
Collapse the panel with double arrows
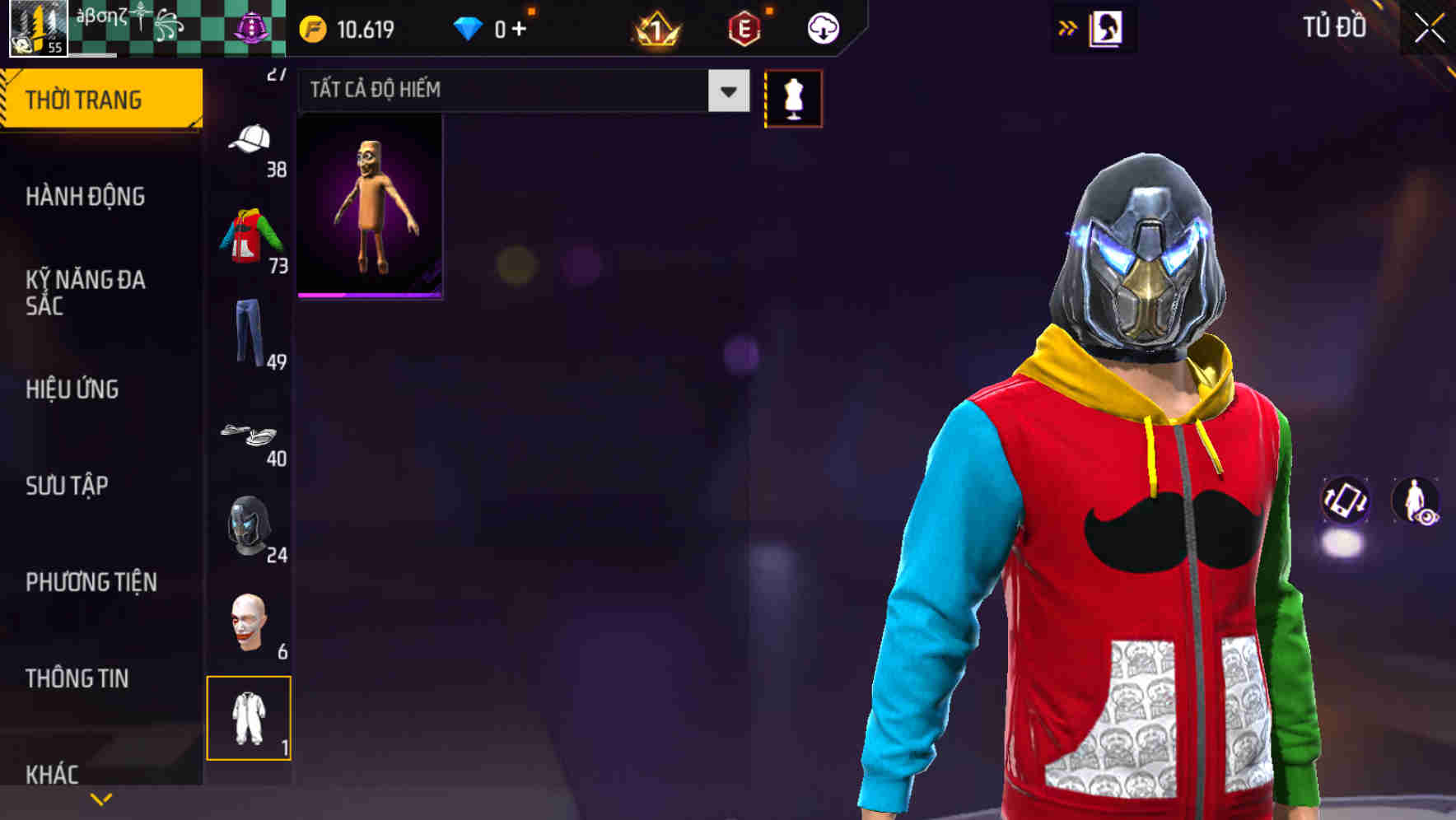[x=1069, y=27]
